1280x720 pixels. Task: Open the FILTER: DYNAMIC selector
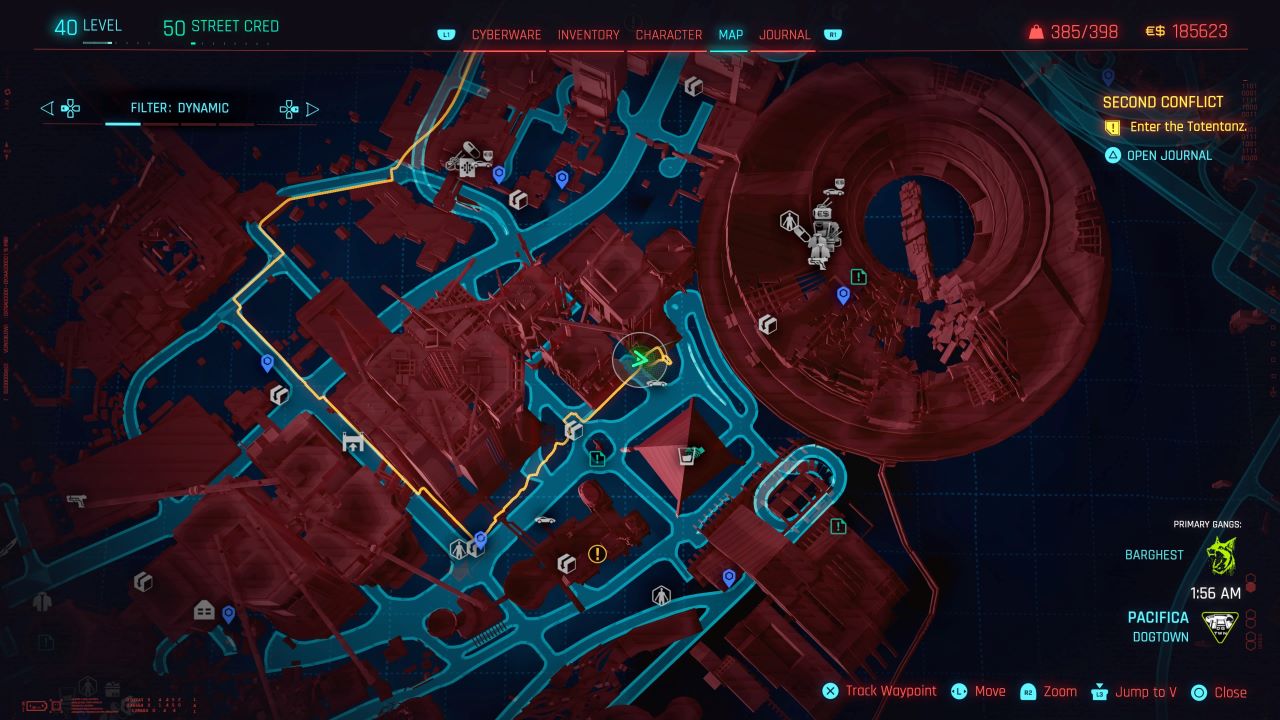[180, 108]
